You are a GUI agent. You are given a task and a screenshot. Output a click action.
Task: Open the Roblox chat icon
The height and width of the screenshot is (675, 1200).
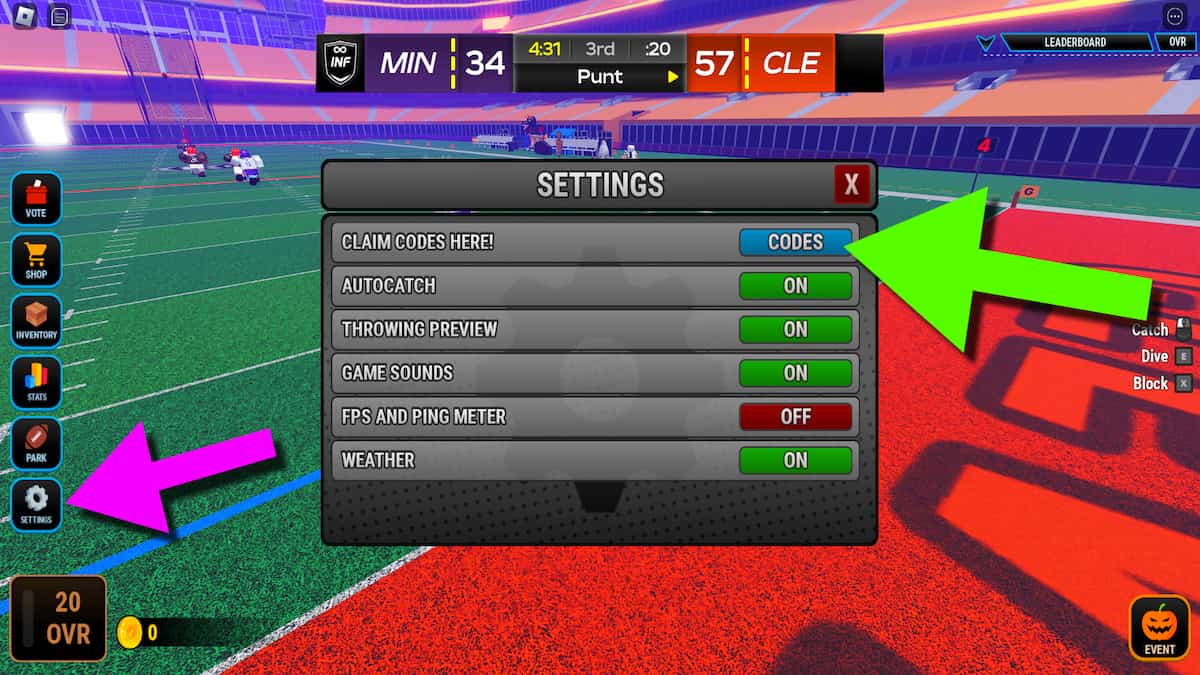59,17
